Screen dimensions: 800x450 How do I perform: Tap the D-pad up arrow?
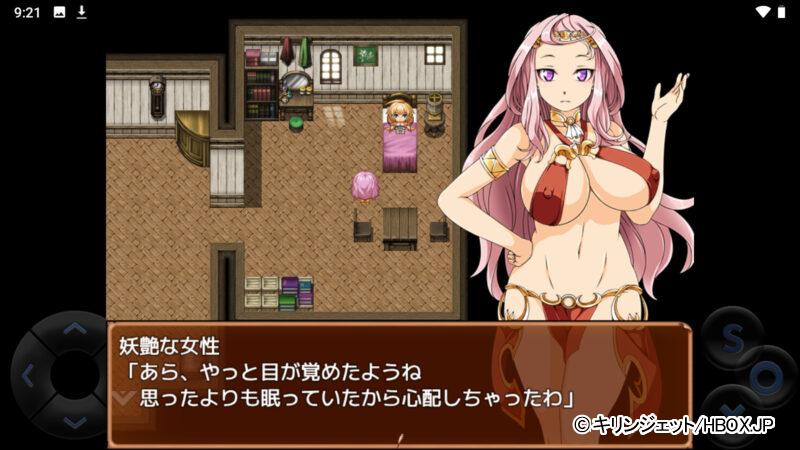pyautogui.click(x=73, y=329)
